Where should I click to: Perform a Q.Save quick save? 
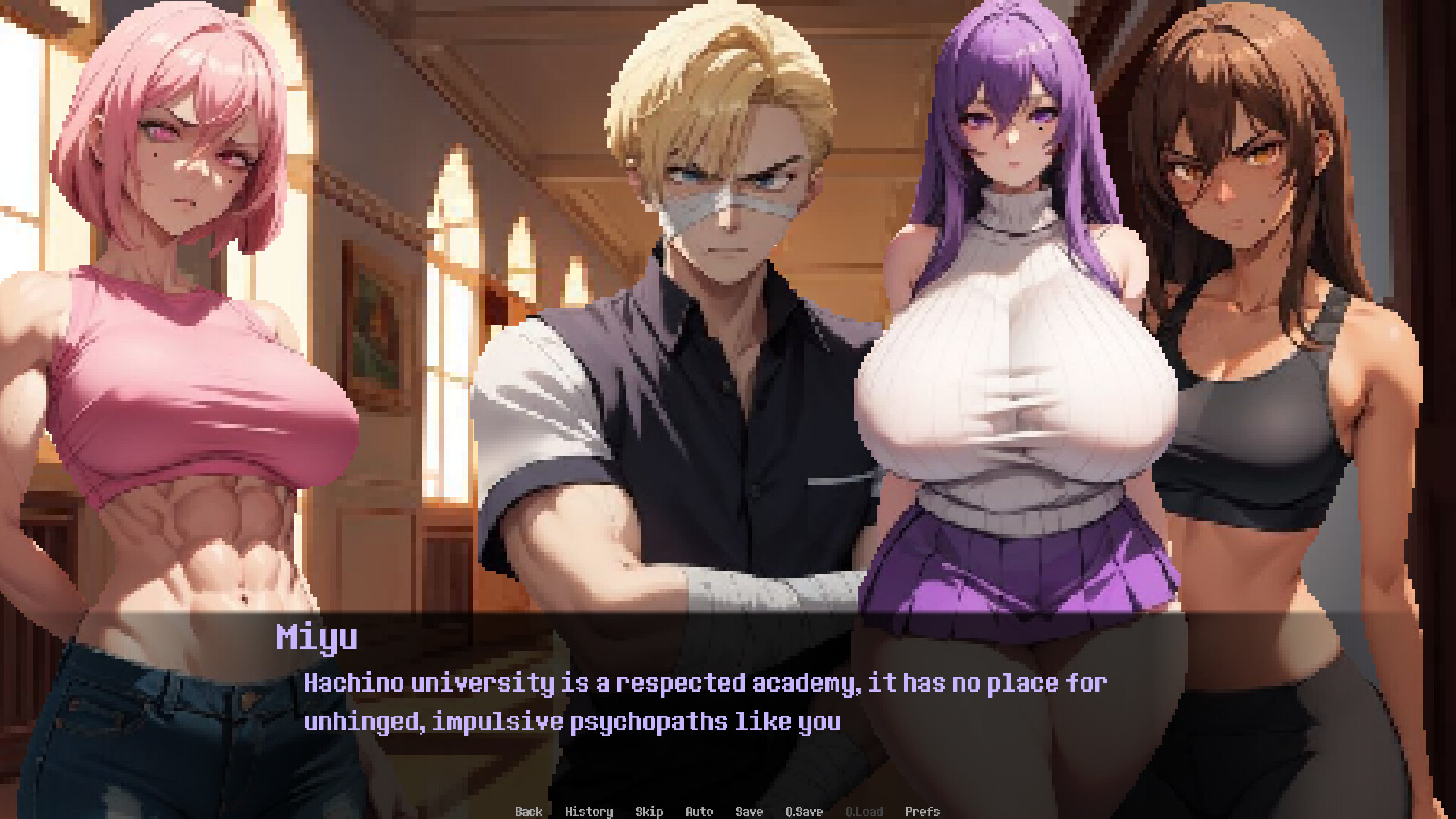coord(804,811)
